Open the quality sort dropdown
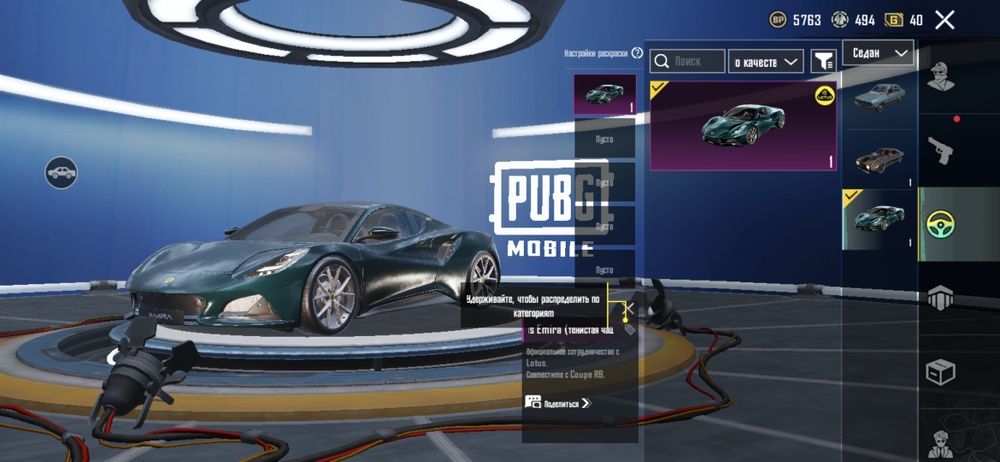The image size is (1000, 462). point(766,62)
